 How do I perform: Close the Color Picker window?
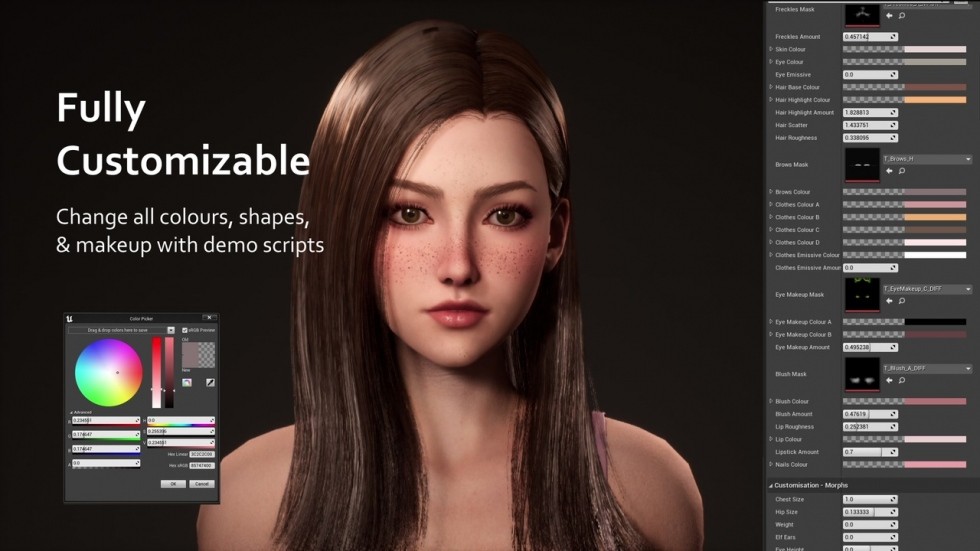pos(208,318)
